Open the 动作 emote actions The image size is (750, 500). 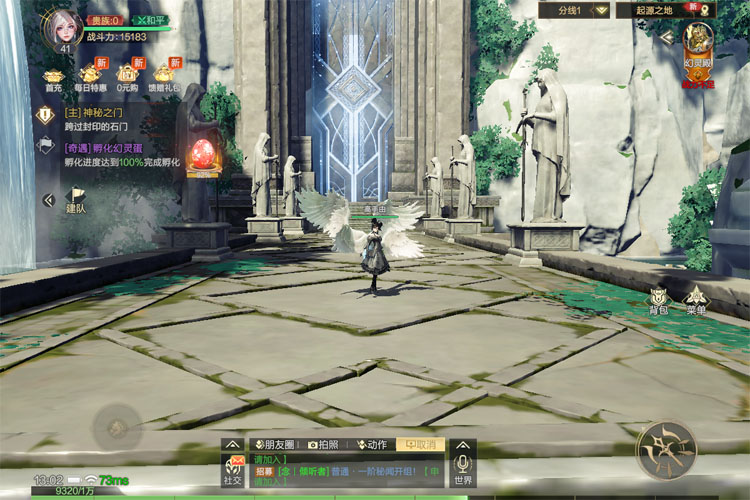pos(372,444)
